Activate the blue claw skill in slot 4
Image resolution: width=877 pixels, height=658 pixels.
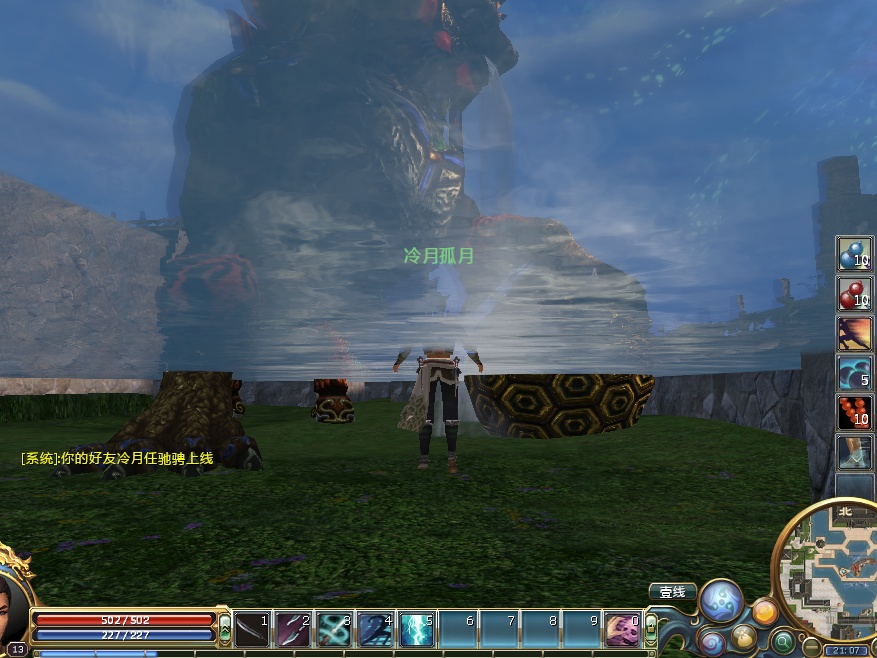tap(375, 630)
